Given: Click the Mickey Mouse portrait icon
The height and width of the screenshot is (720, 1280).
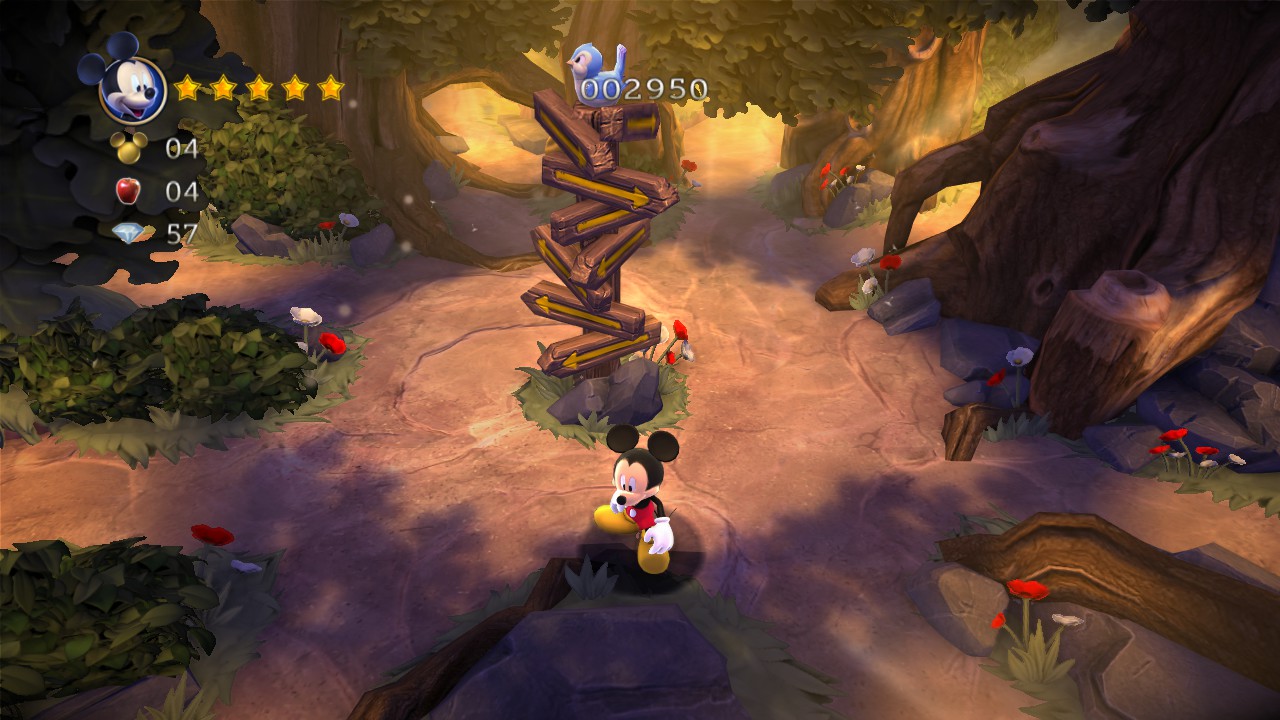Looking at the screenshot, I should pos(131,88).
